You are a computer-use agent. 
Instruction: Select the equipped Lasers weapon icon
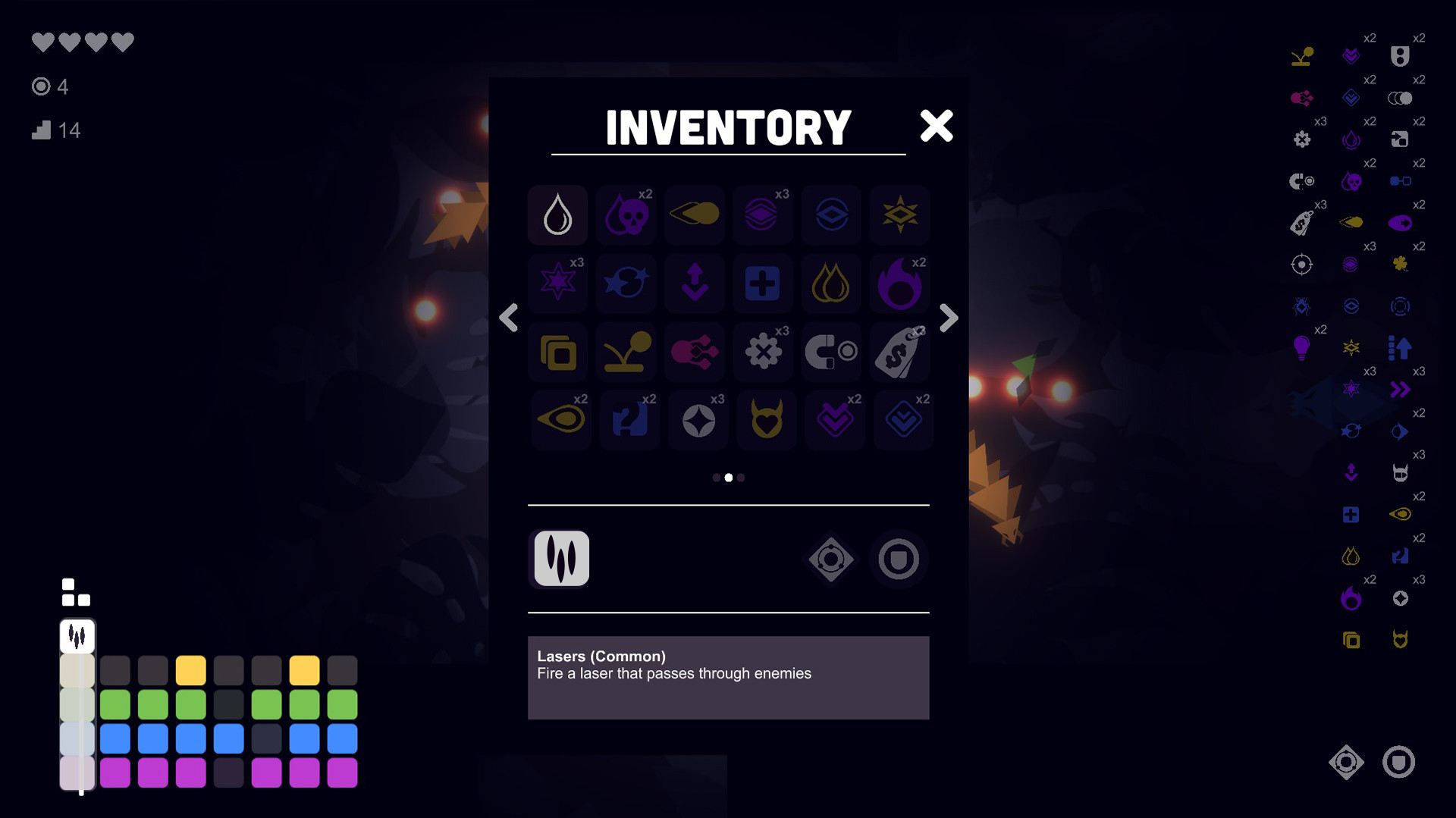(559, 559)
